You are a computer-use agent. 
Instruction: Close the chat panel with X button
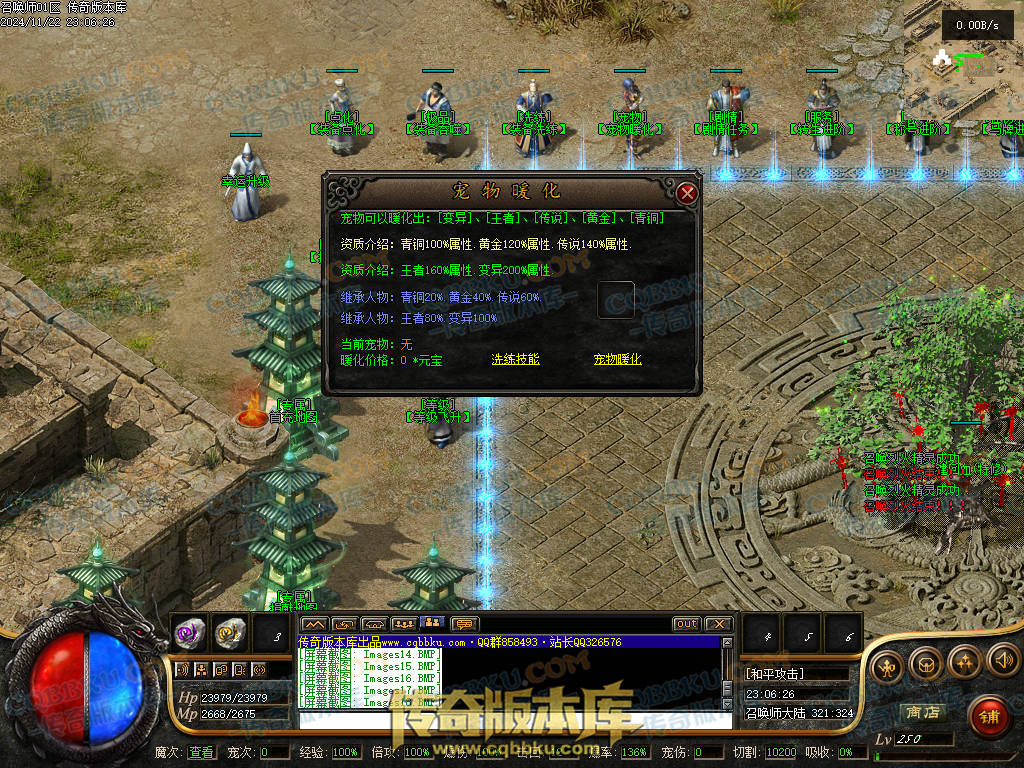tap(719, 624)
